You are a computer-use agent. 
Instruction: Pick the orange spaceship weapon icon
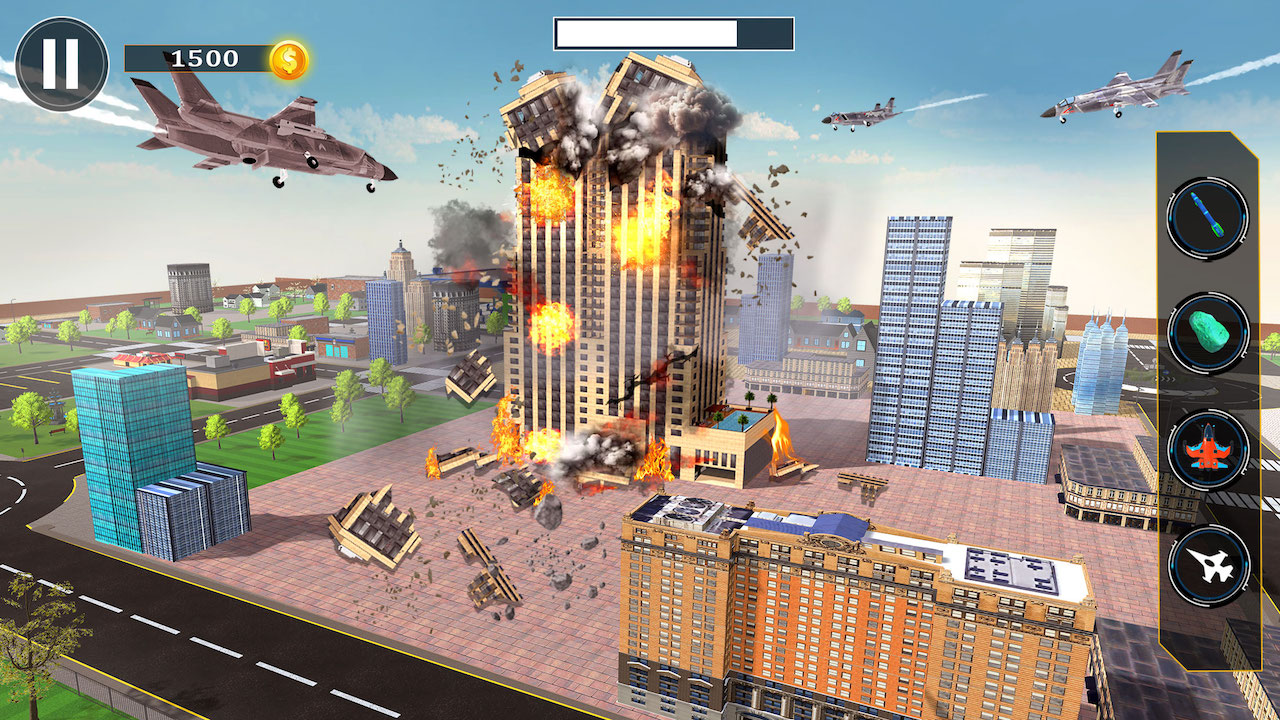(1207, 452)
